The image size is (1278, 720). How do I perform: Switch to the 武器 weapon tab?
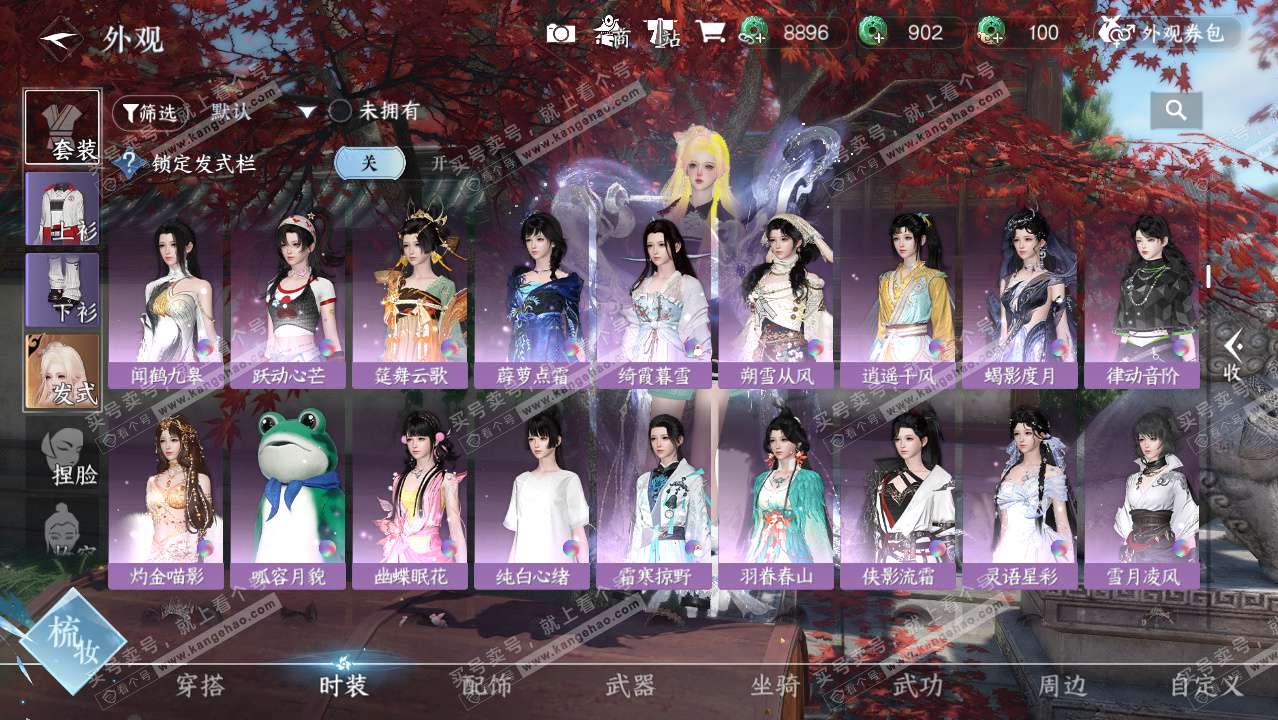coord(630,686)
